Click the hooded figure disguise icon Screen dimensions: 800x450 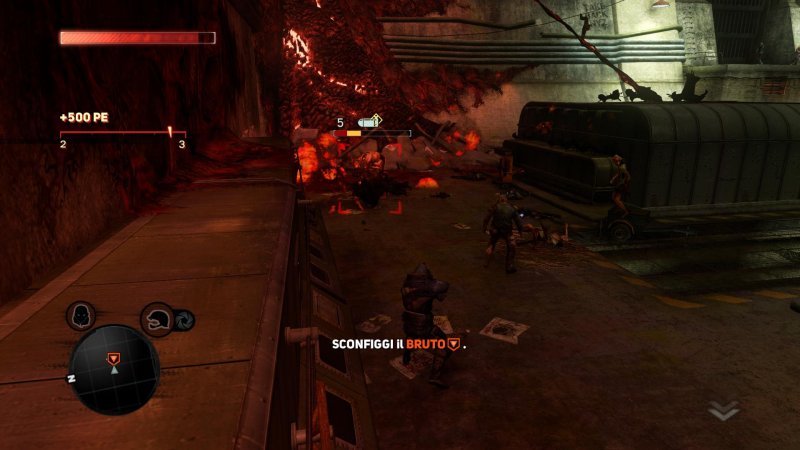(x=81, y=317)
